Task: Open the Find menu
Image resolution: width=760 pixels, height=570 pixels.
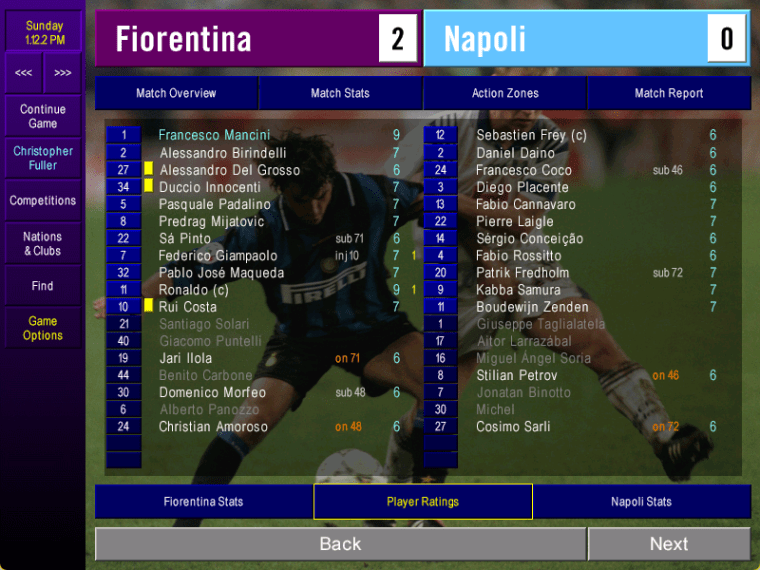Action: click(42, 286)
